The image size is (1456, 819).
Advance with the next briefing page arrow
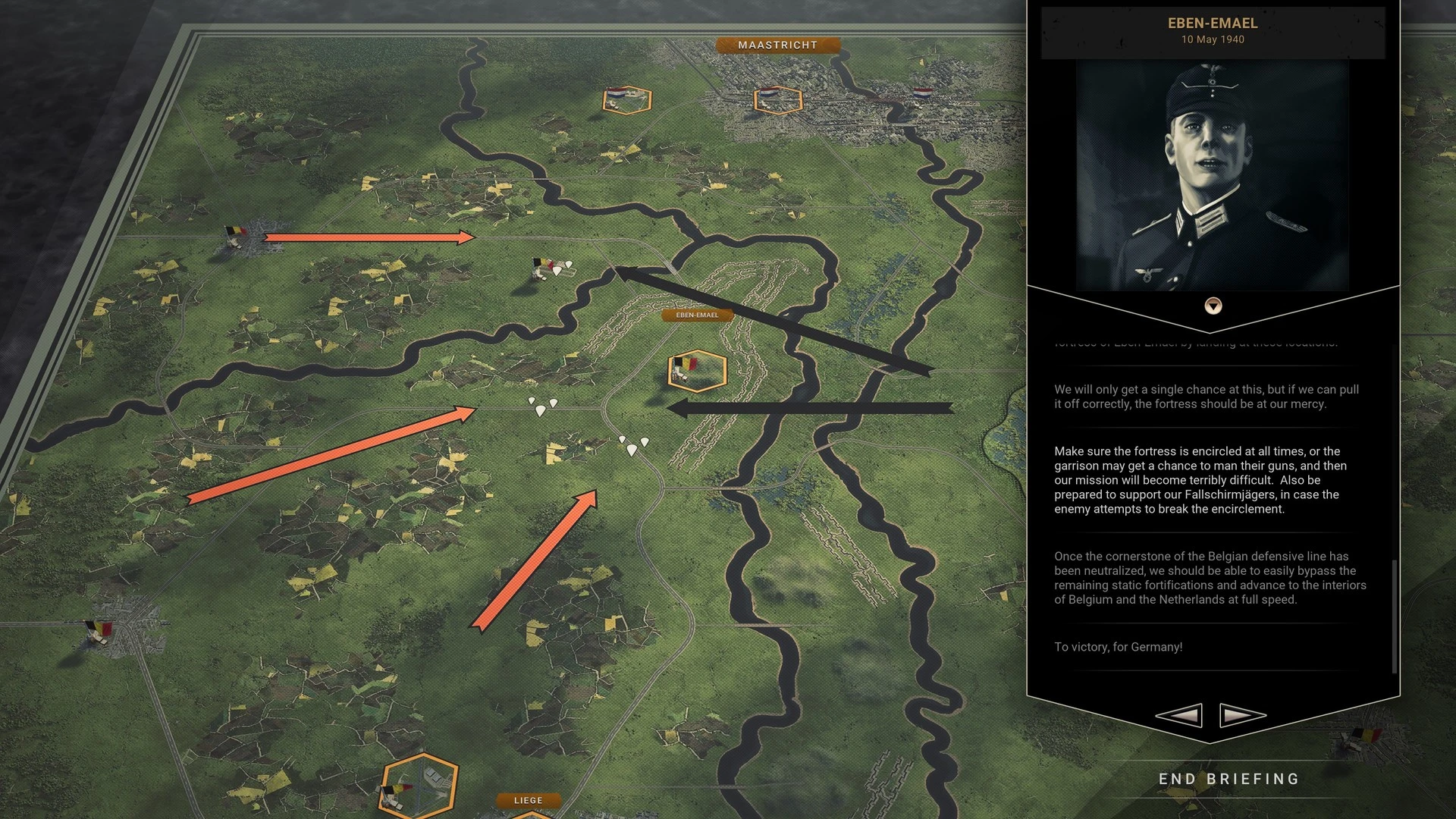pos(1242,715)
